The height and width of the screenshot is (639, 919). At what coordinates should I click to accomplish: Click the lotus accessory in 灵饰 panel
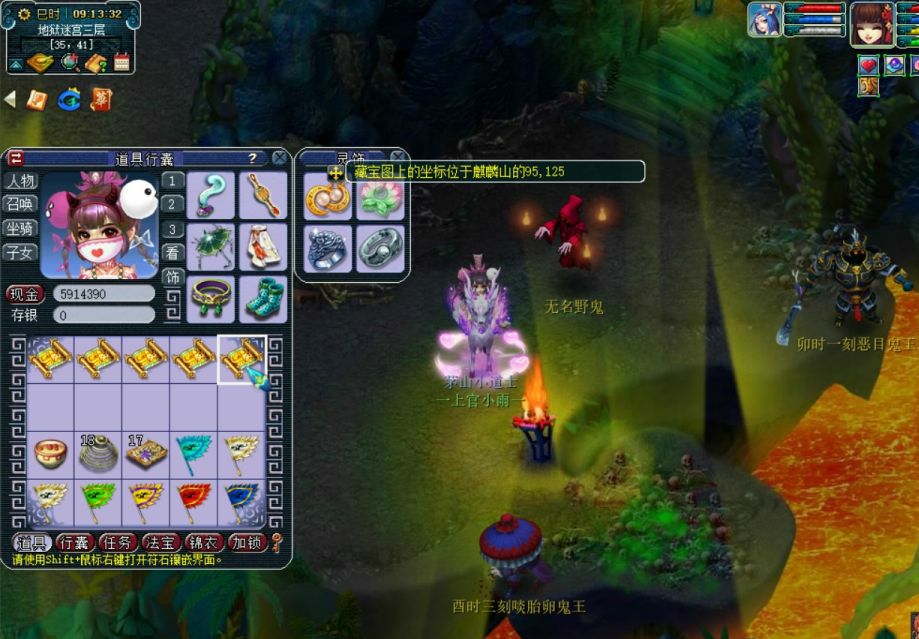pos(381,198)
